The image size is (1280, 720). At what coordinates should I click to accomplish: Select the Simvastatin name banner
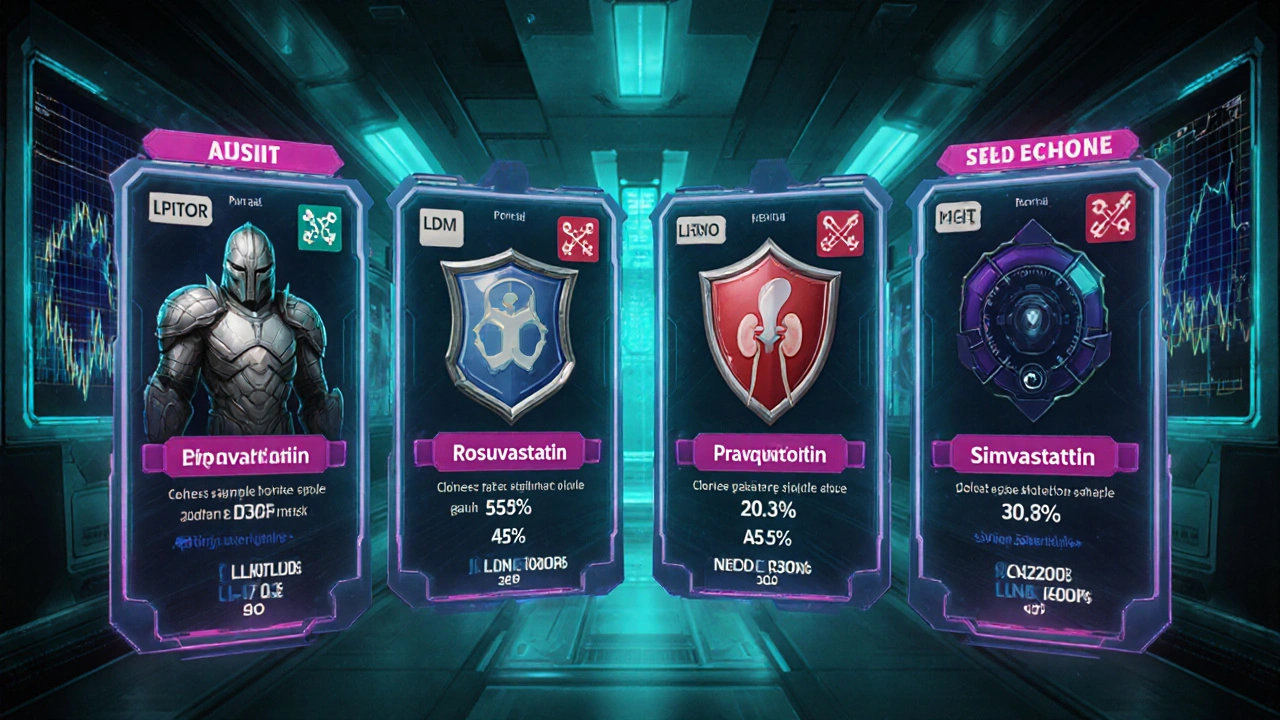click(1032, 457)
